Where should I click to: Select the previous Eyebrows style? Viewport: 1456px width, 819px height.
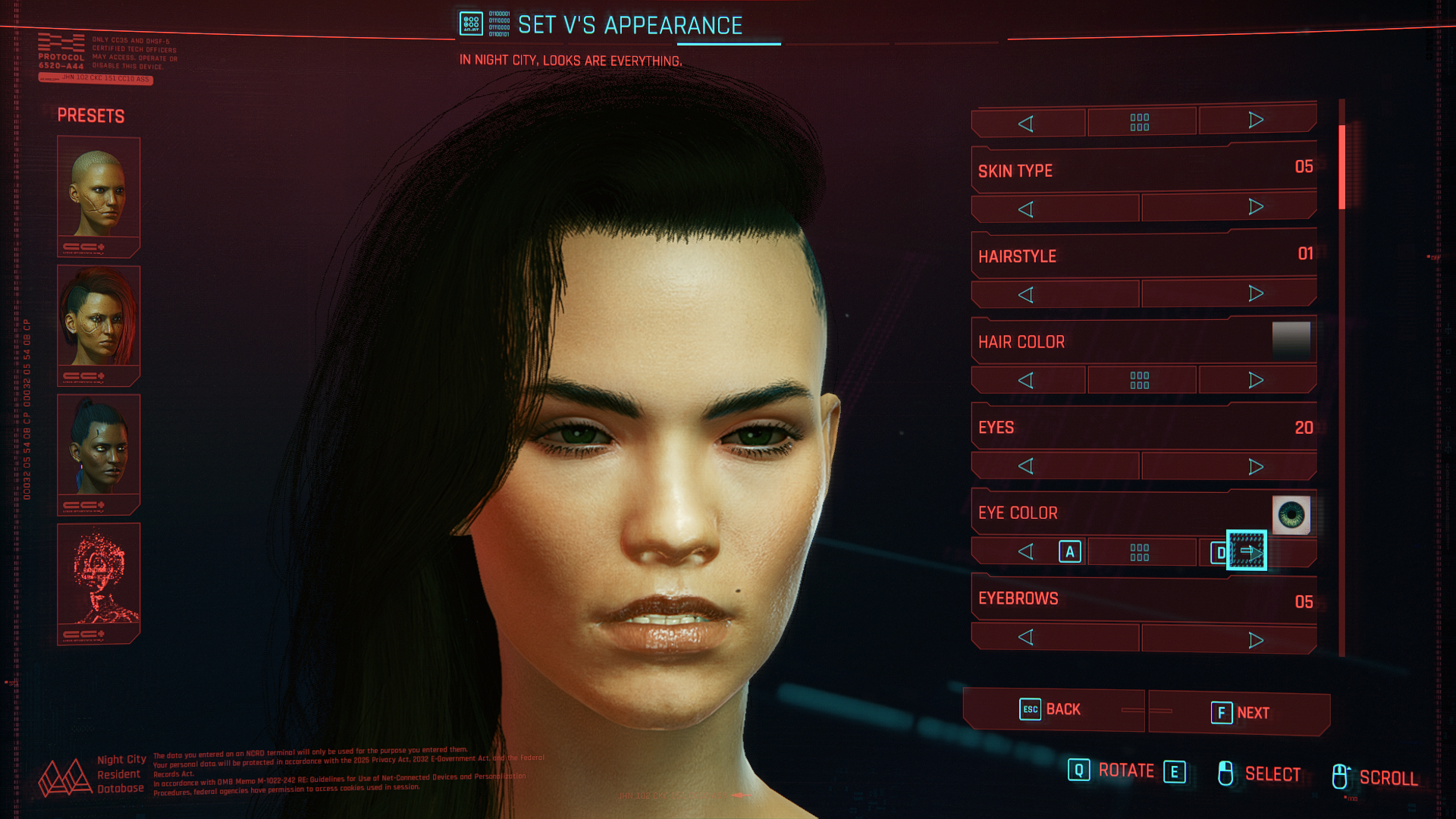click(1026, 638)
